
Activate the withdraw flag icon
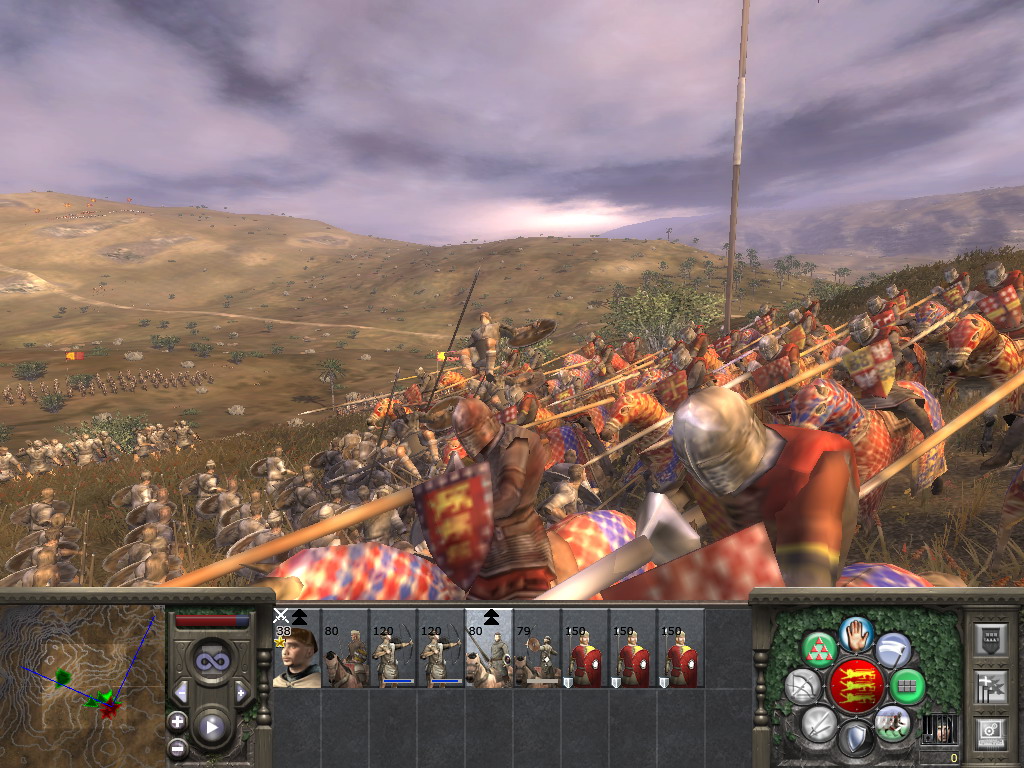click(x=893, y=650)
